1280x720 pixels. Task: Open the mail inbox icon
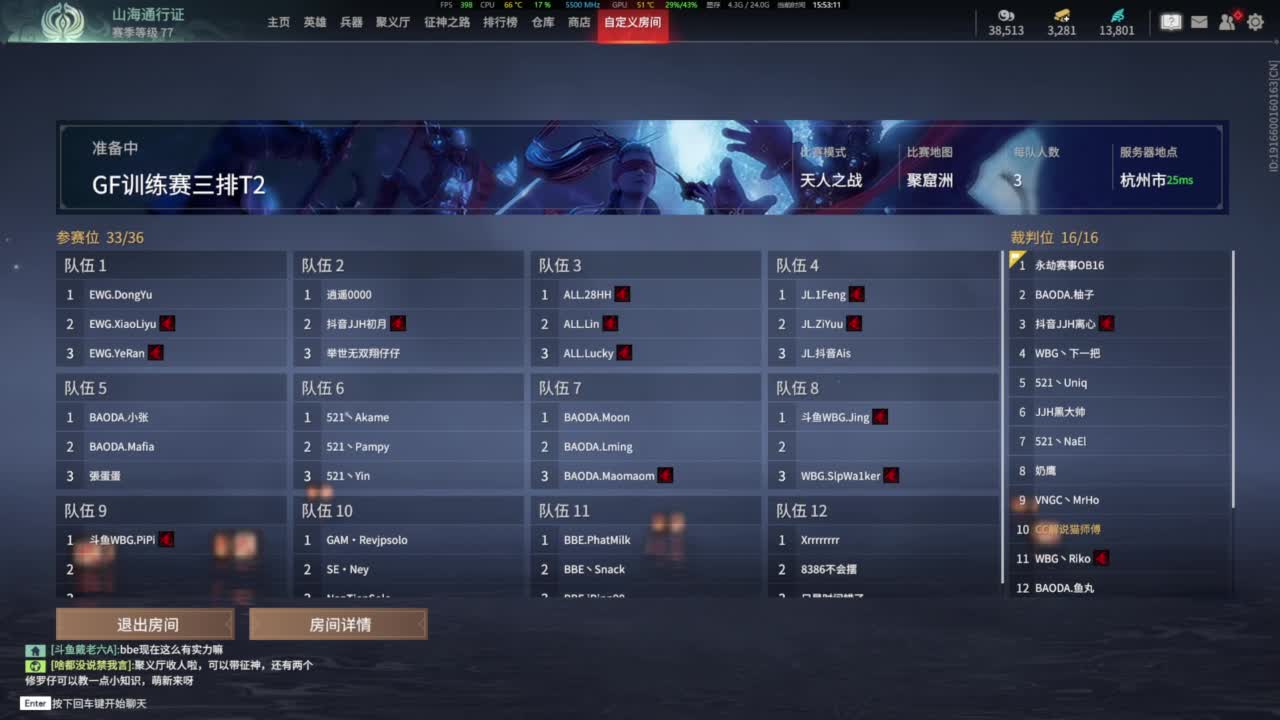coord(1199,21)
